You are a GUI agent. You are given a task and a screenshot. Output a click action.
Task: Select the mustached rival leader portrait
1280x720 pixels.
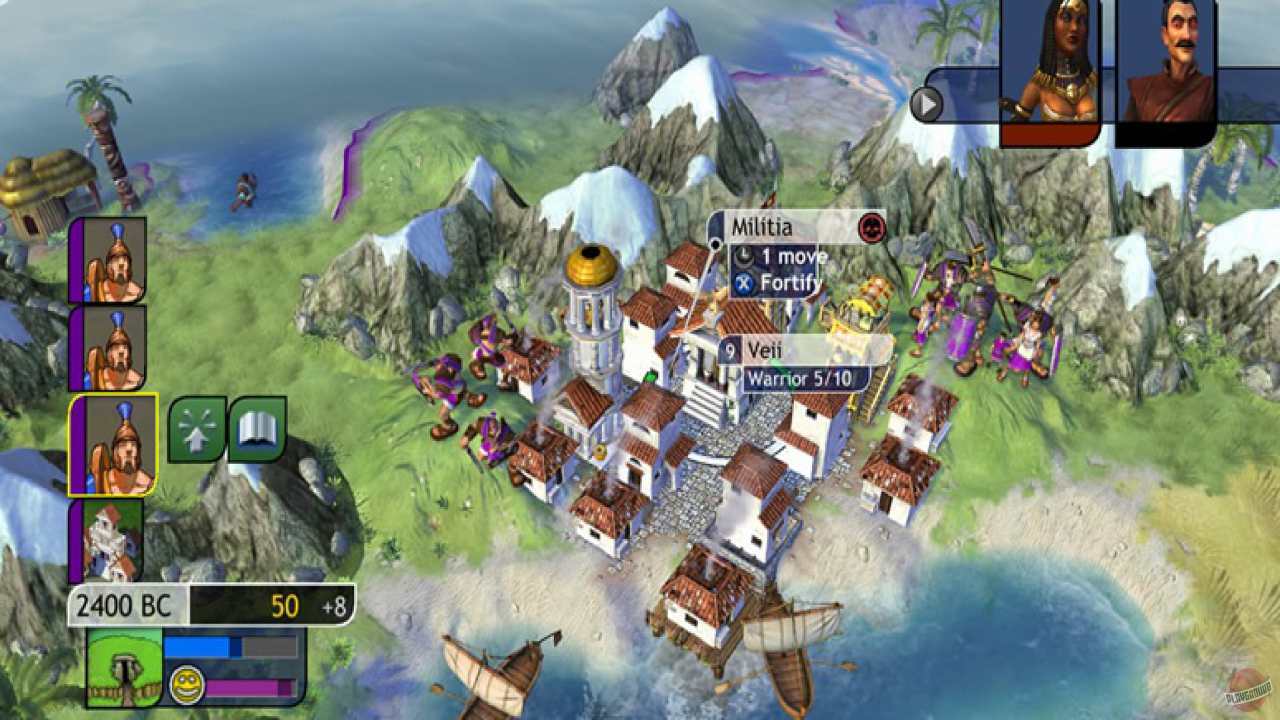1168,60
